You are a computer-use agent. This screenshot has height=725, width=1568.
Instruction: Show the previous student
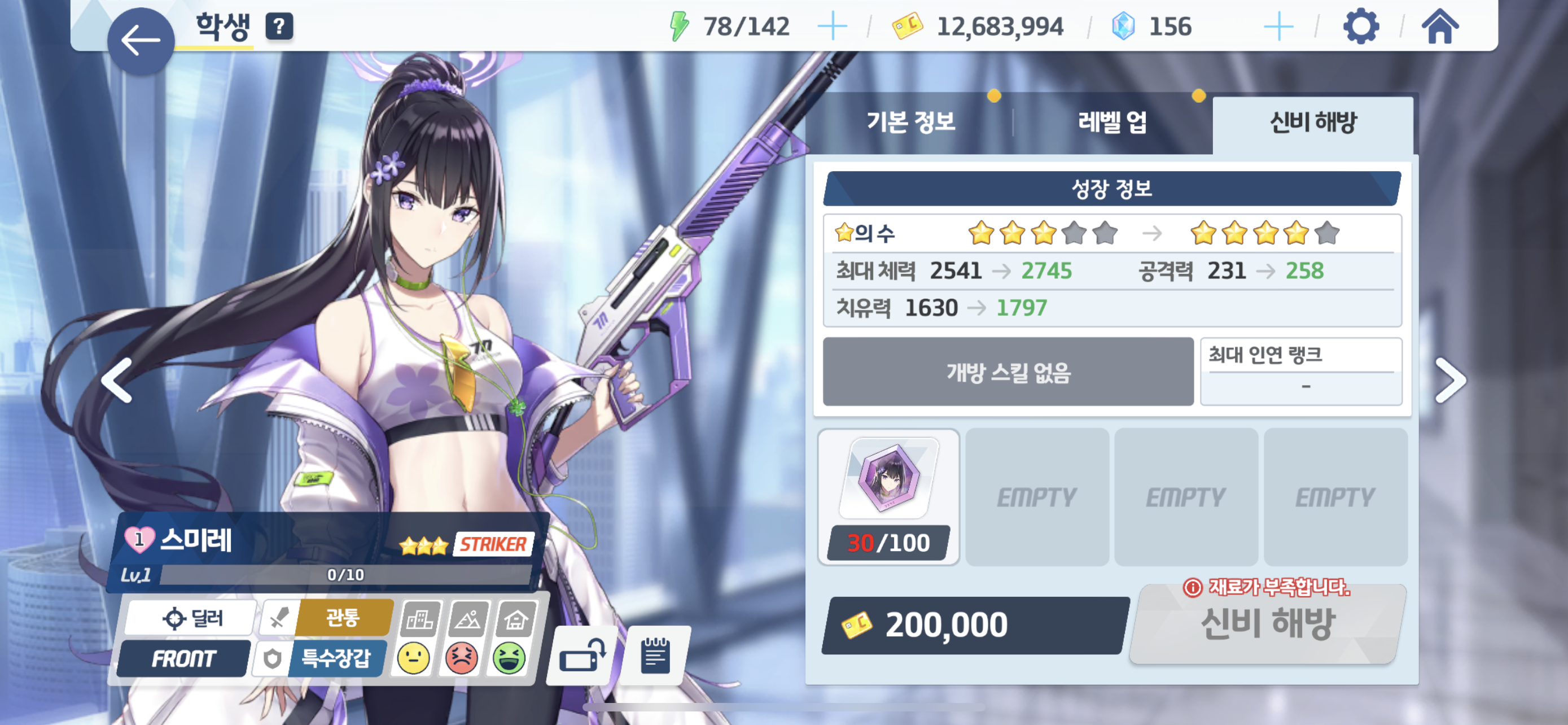coord(117,381)
